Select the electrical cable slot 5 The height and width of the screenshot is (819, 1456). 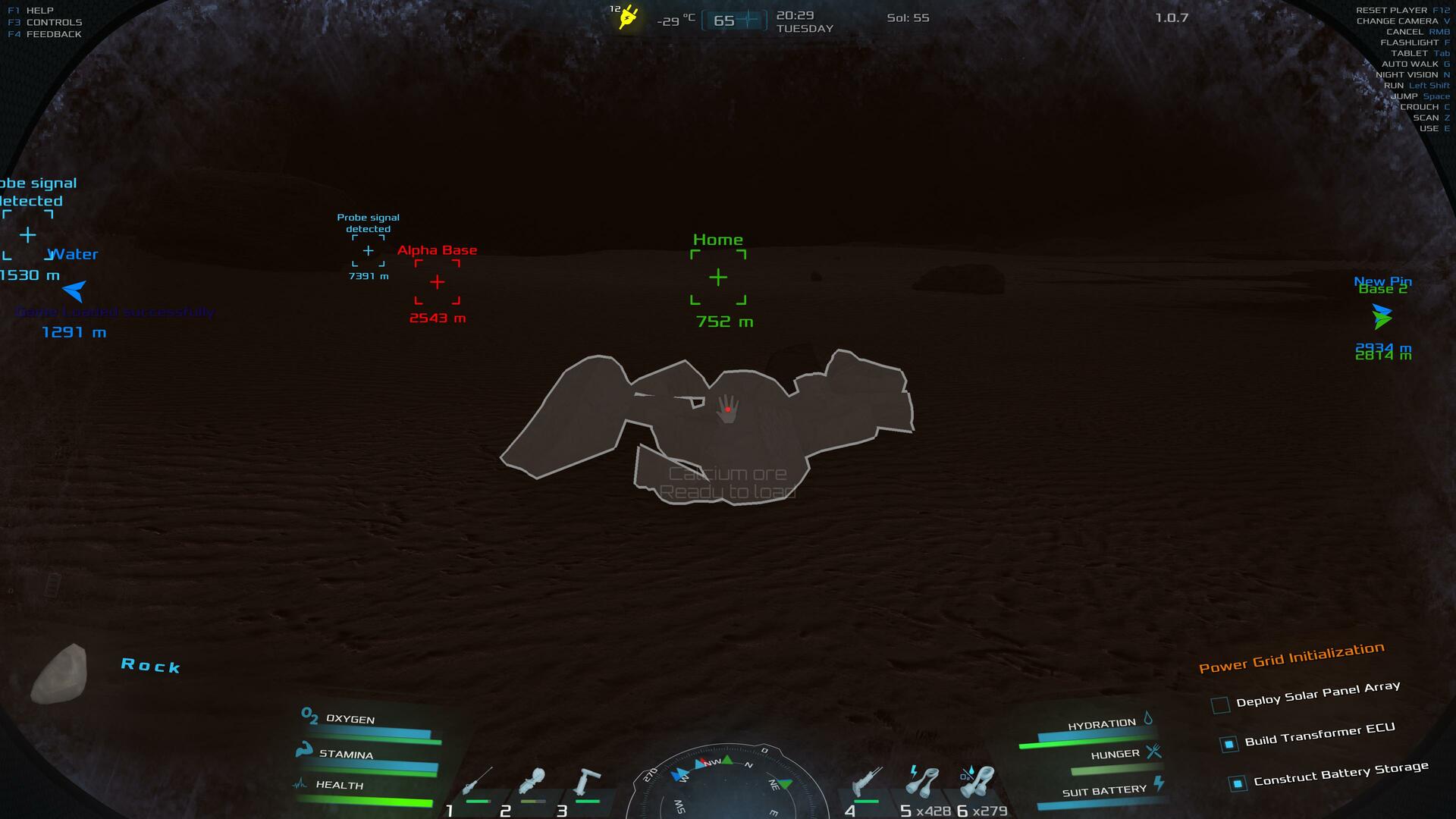(x=922, y=782)
